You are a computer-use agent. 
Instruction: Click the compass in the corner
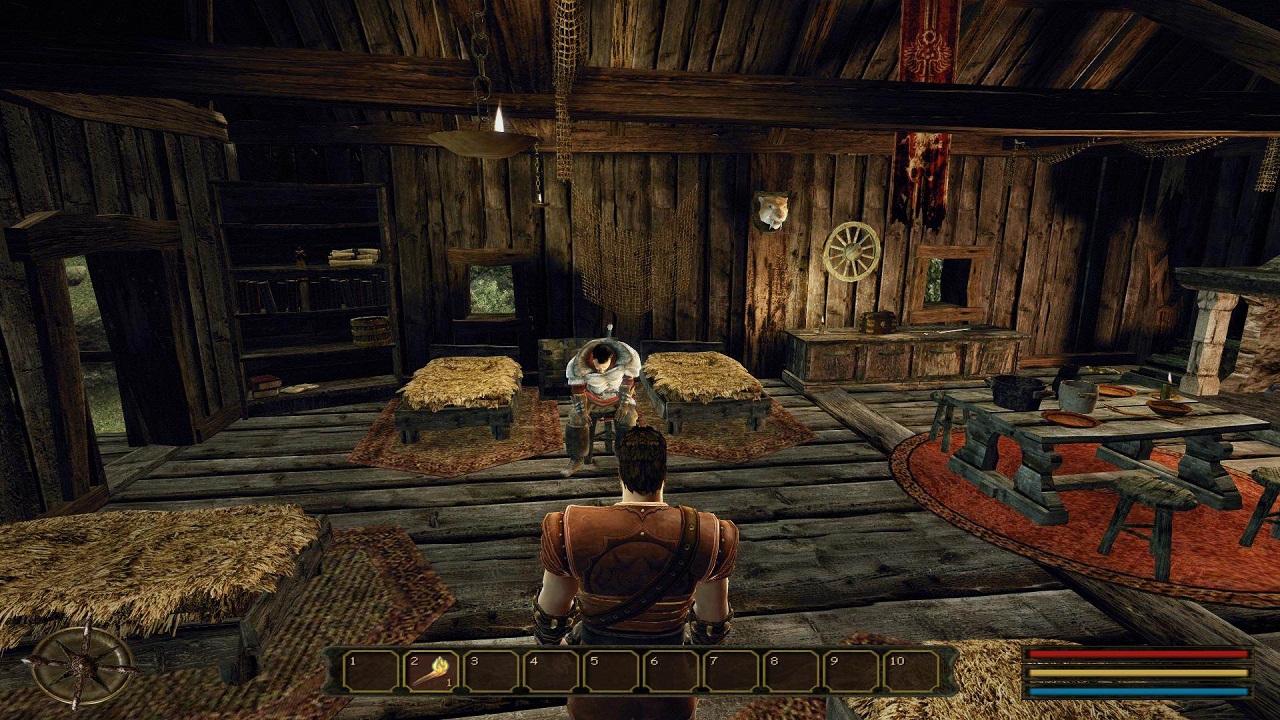point(82,666)
